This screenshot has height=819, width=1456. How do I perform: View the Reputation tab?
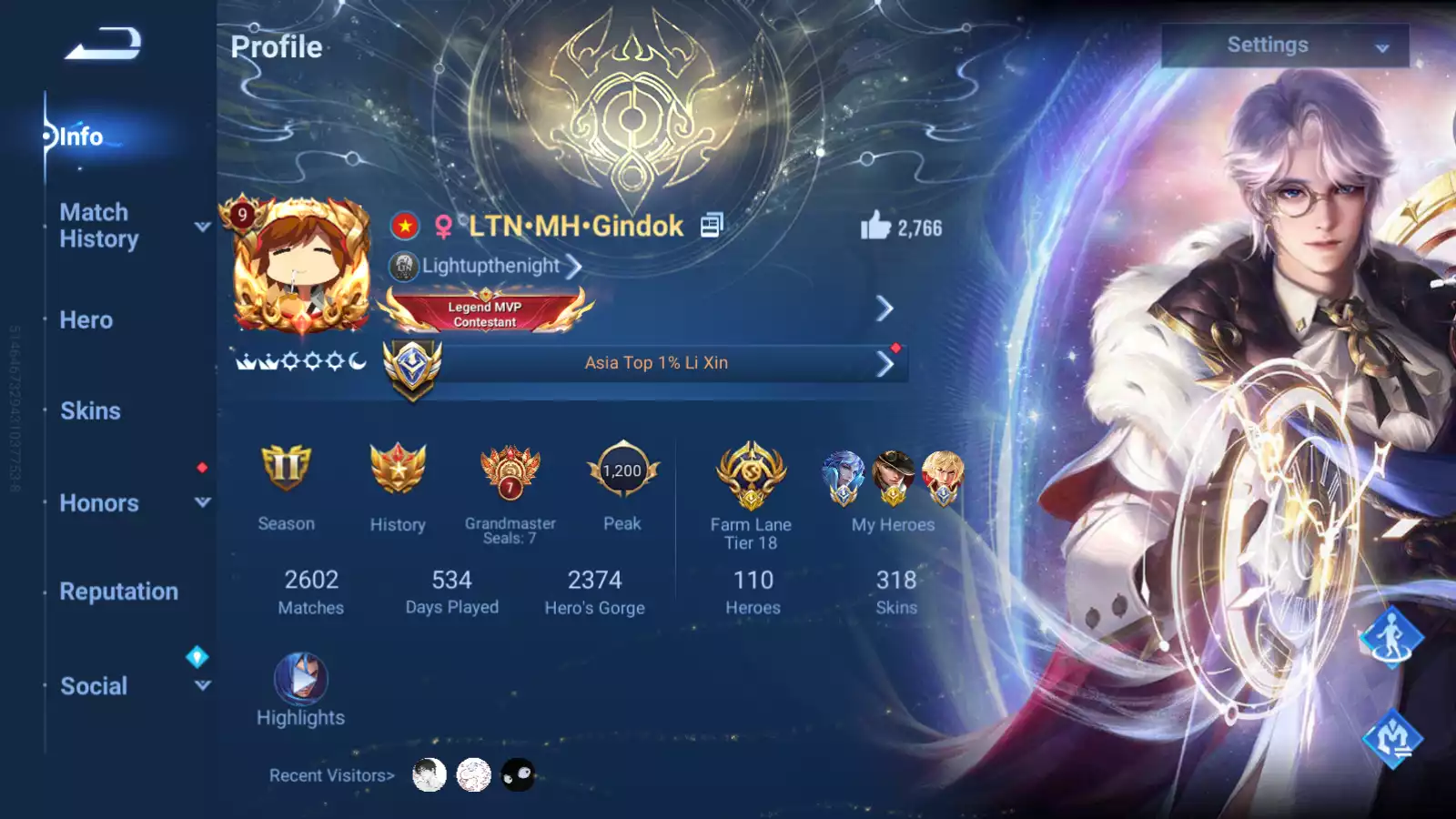click(x=118, y=591)
